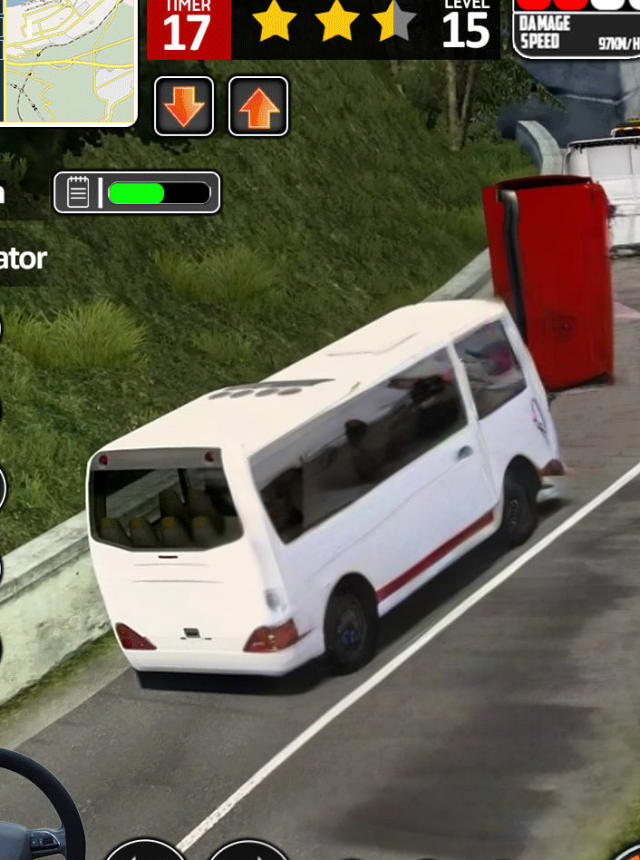Open the notepad checklist icon
This screenshot has width=640, height=860.
(x=78, y=192)
